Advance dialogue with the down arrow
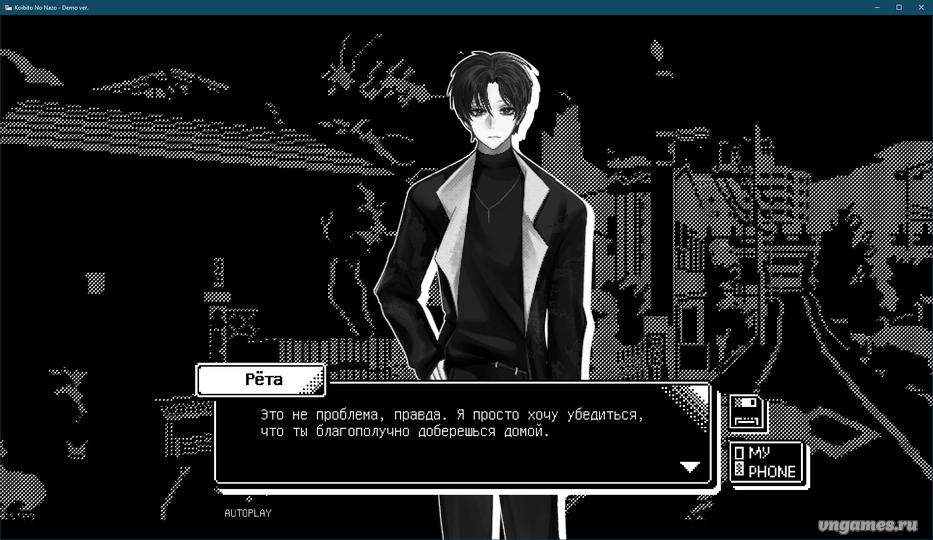The image size is (933, 540). [690, 467]
